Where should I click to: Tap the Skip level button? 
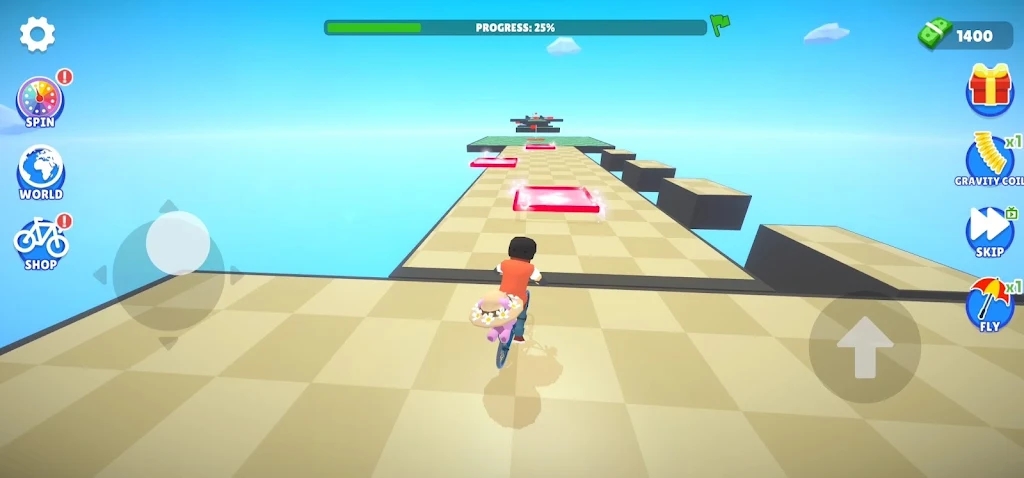989,231
